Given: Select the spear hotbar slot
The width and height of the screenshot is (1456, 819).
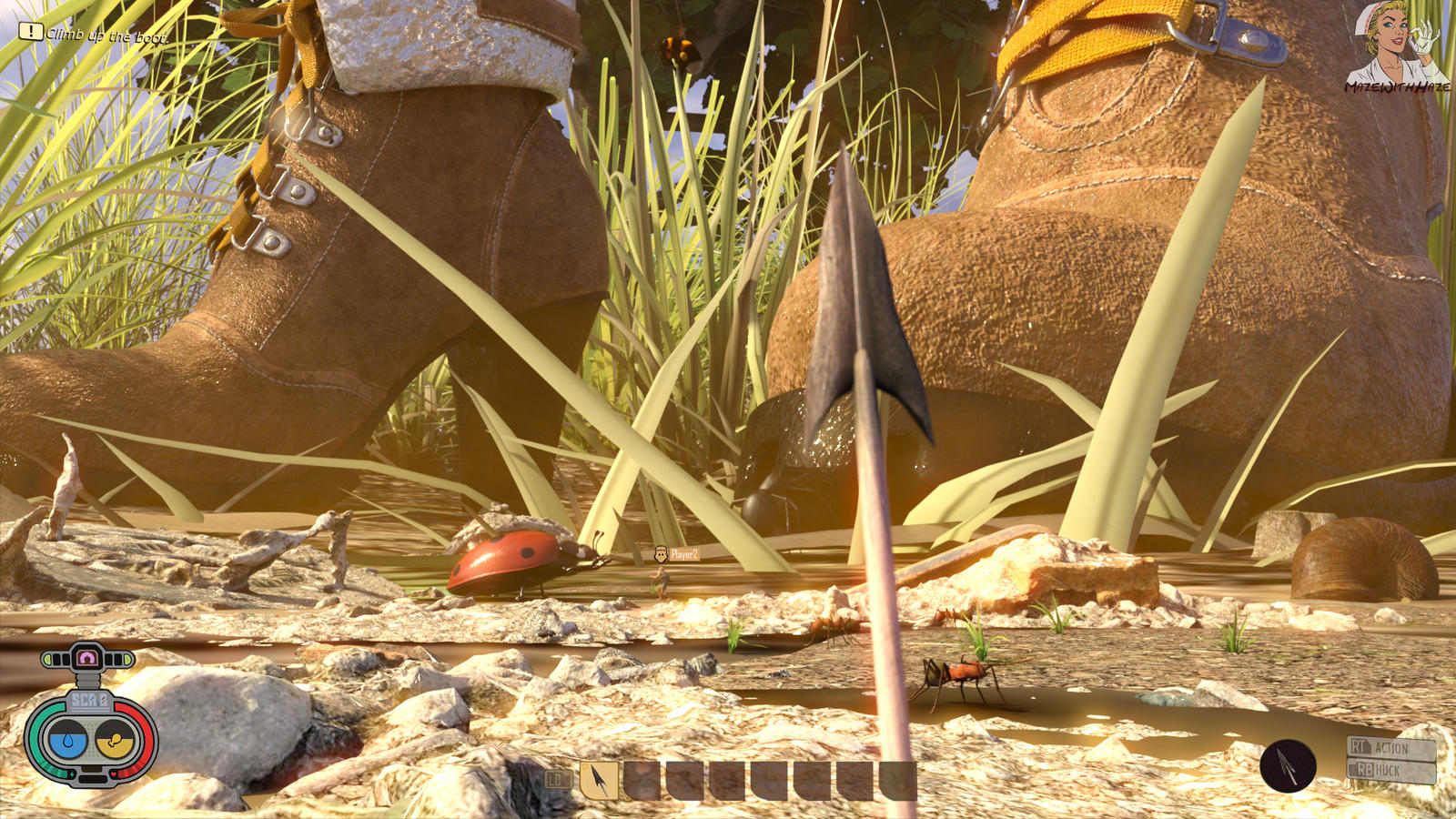Looking at the screenshot, I should tap(599, 780).
